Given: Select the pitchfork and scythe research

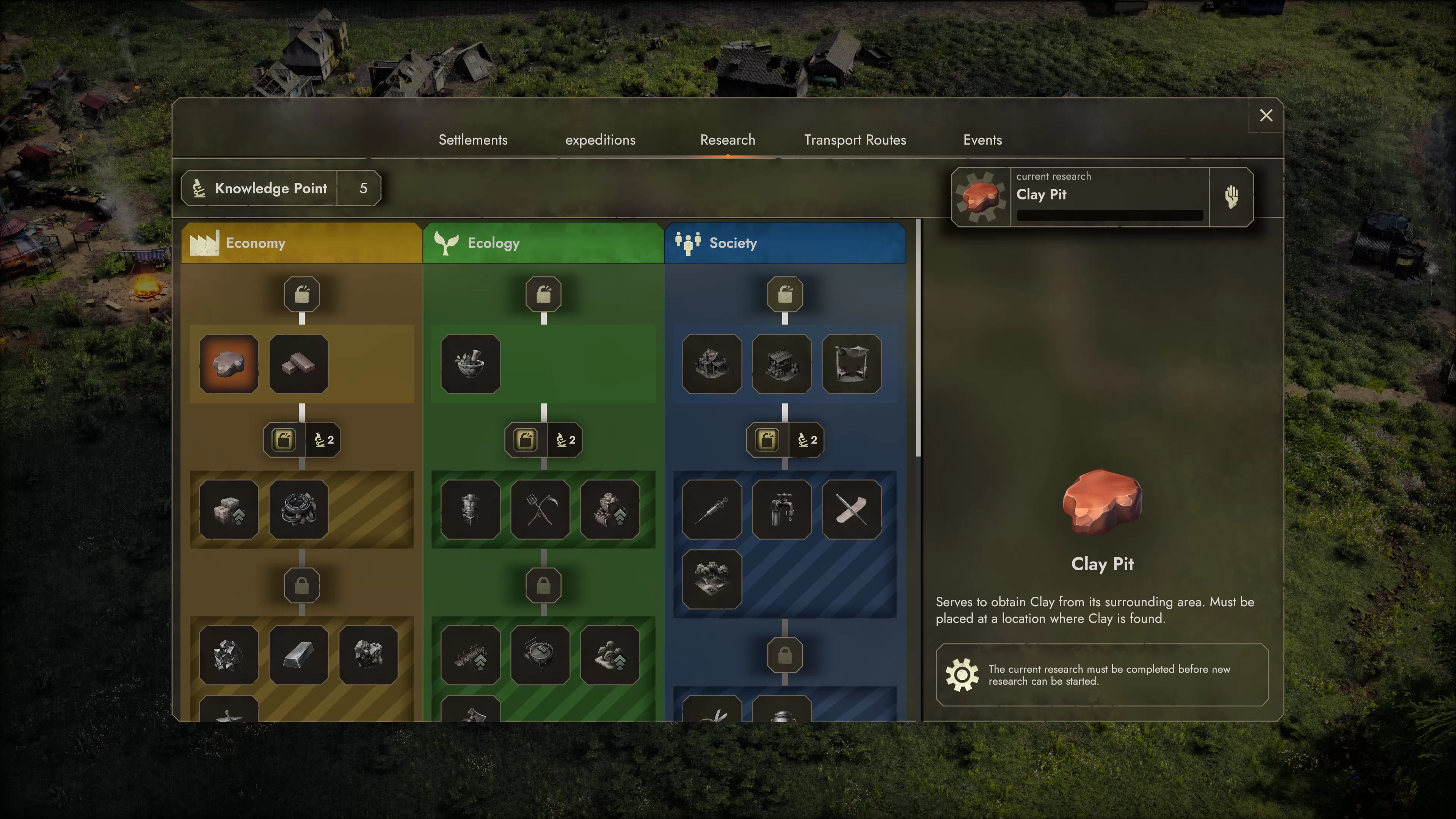Looking at the screenshot, I should pyautogui.click(x=540, y=510).
